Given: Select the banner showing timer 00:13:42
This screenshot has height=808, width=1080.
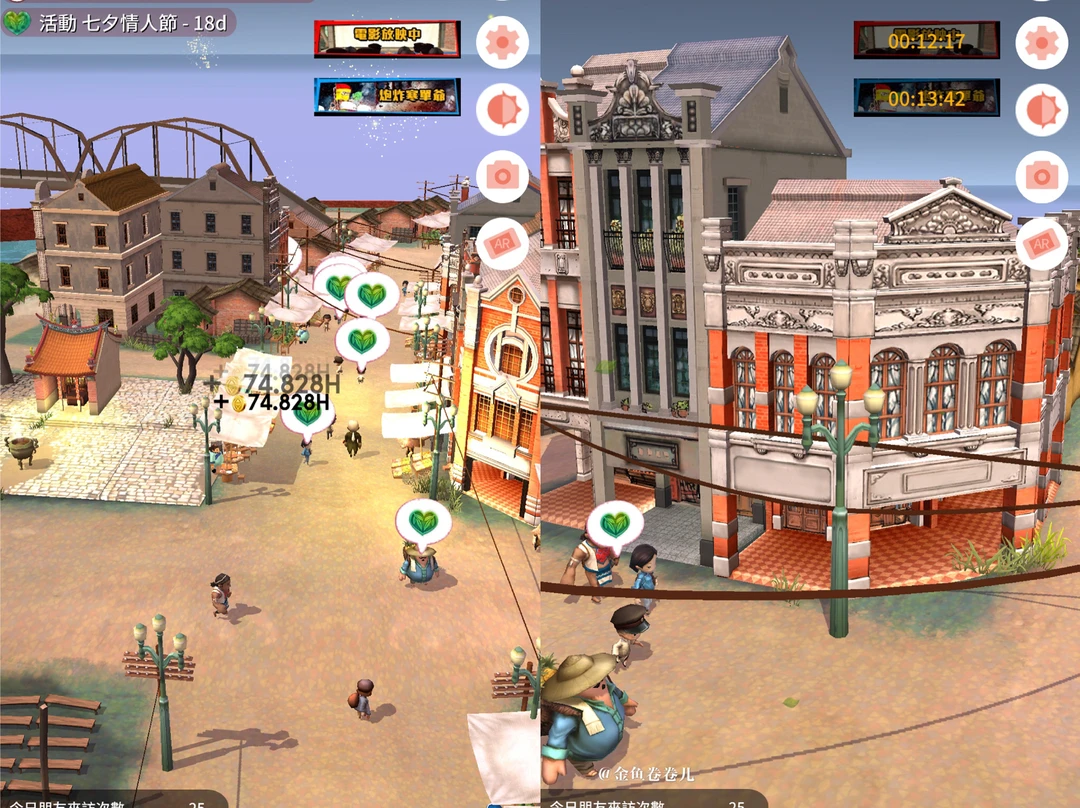Looking at the screenshot, I should [926, 97].
